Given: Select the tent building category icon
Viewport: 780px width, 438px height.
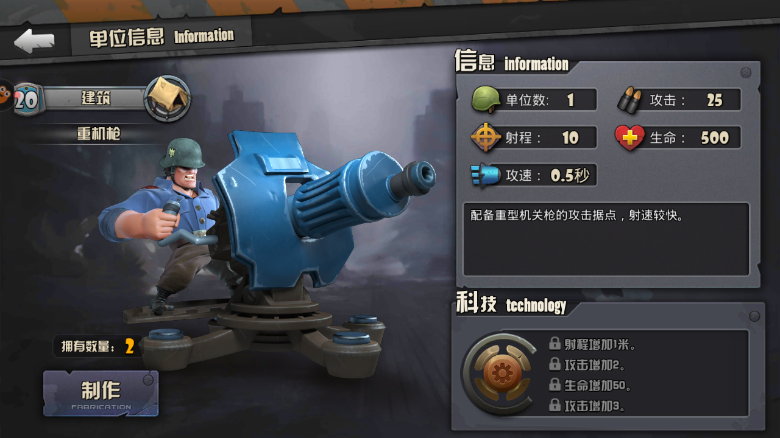Looking at the screenshot, I should tap(167, 98).
